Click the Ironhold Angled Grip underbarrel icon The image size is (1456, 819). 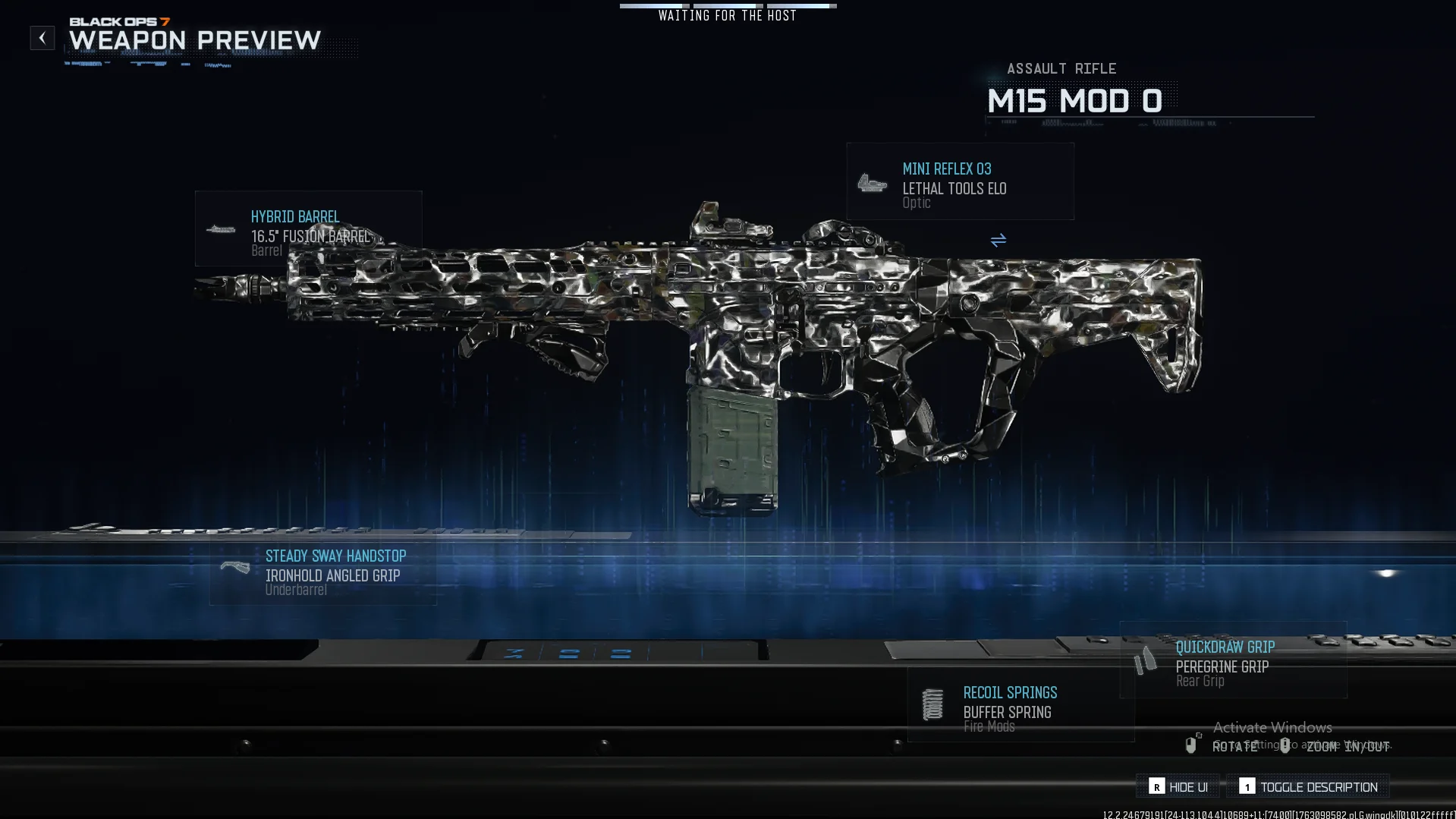click(x=236, y=566)
